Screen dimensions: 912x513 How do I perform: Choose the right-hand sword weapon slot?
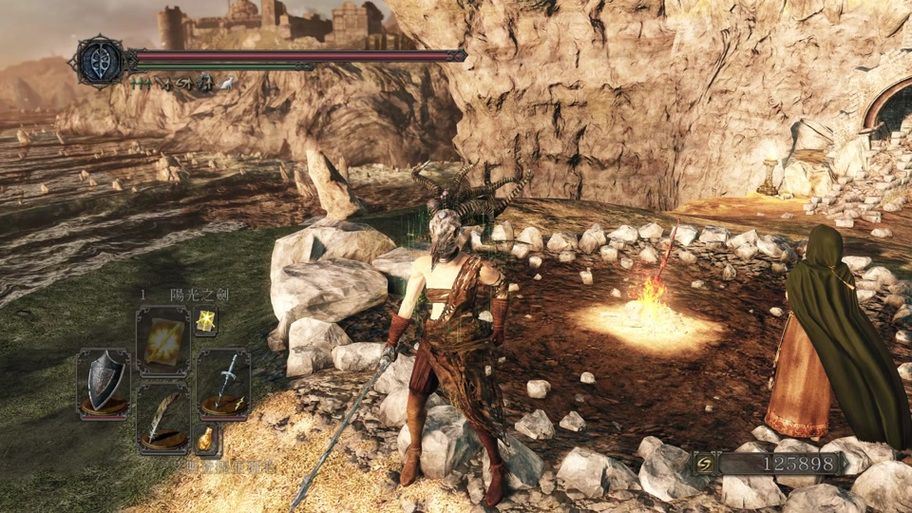tap(222, 381)
